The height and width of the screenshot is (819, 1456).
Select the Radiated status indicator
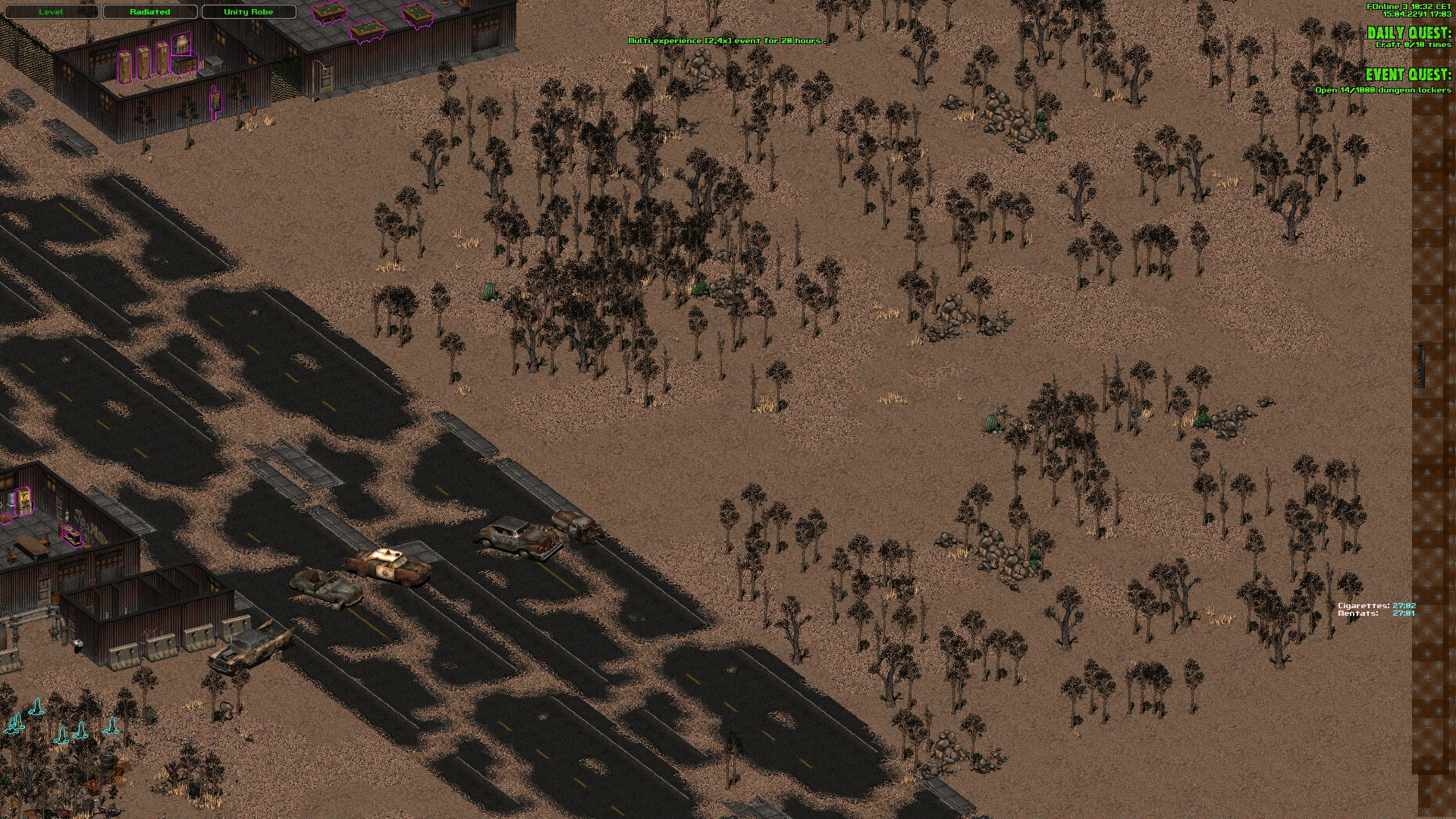(149, 12)
